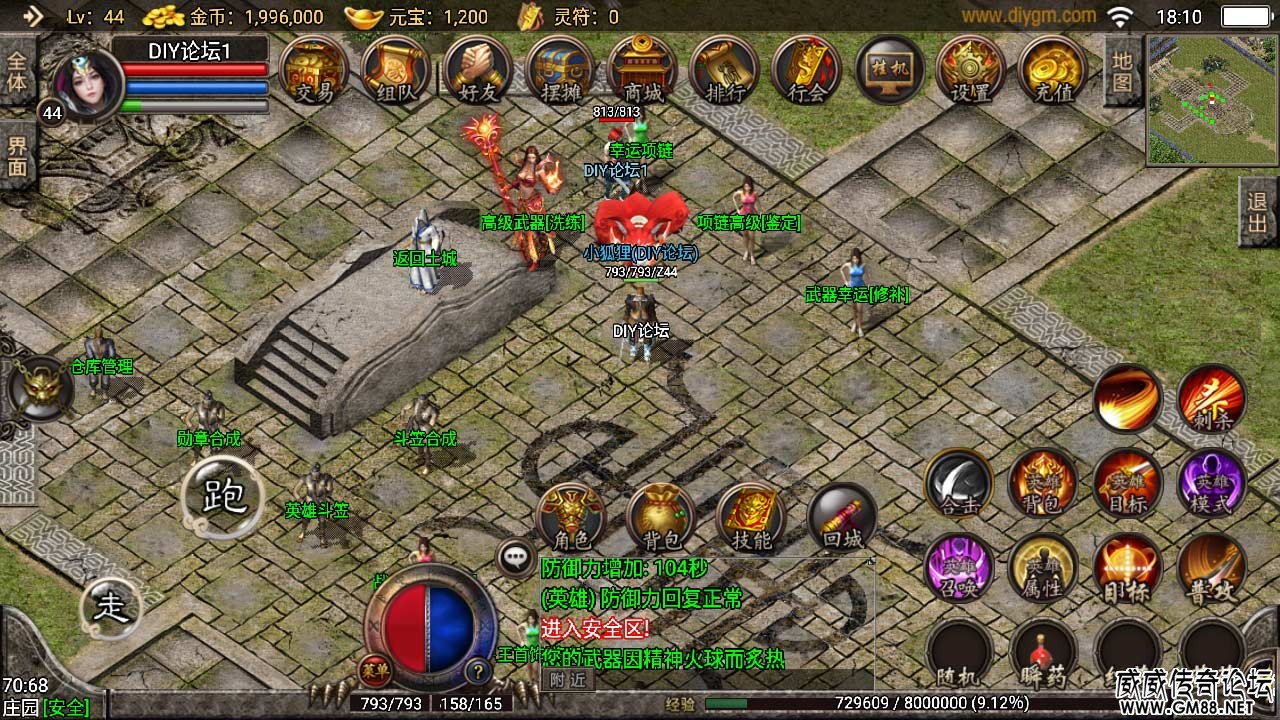The image size is (1280, 720).
Task: Trigger the 合击 combo attack
Action: coord(959,484)
